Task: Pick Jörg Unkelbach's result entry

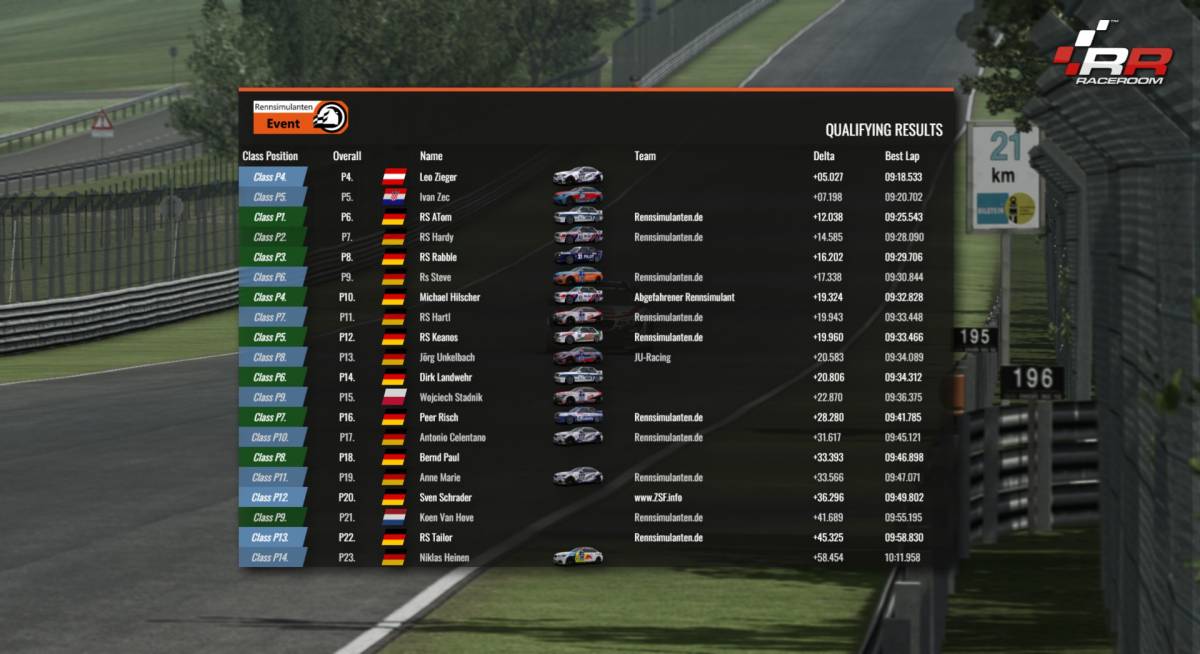Action: point(447,357)
